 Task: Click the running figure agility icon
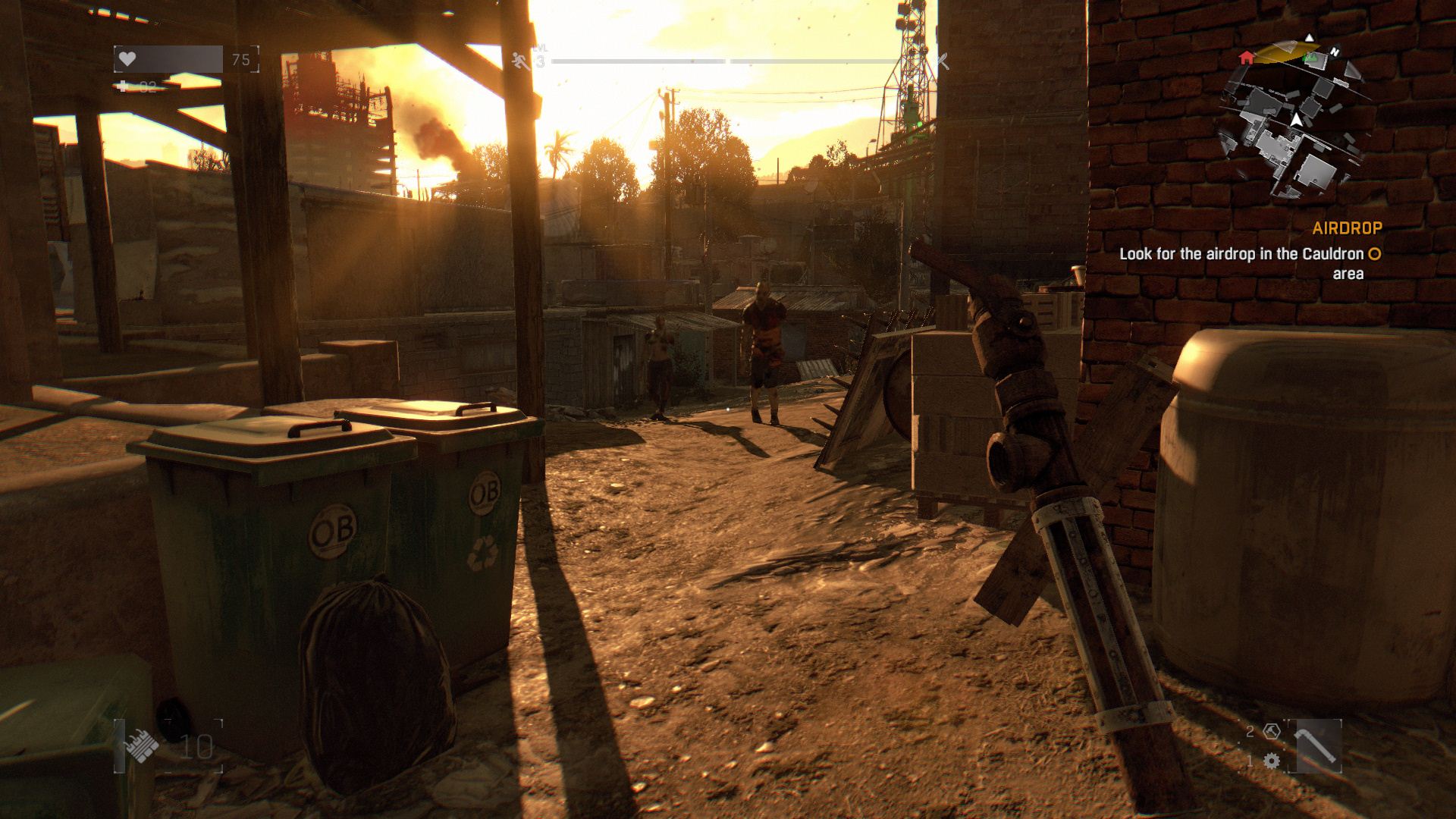(520, 60)
